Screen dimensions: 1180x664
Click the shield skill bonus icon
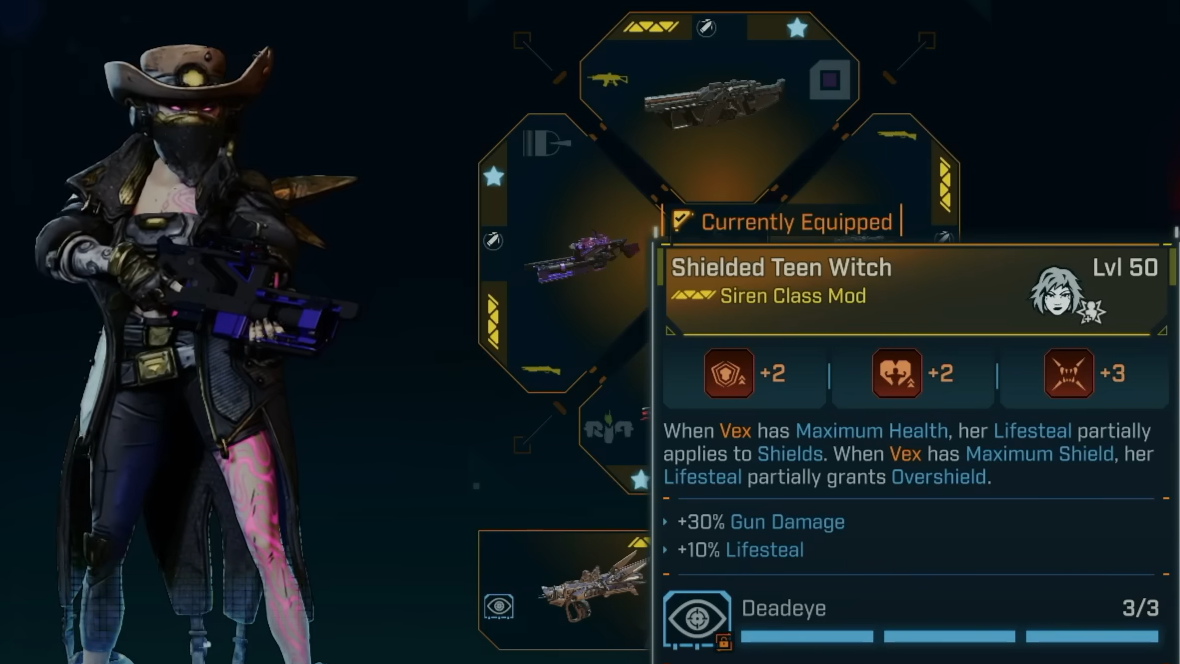[x=728, y=374]
